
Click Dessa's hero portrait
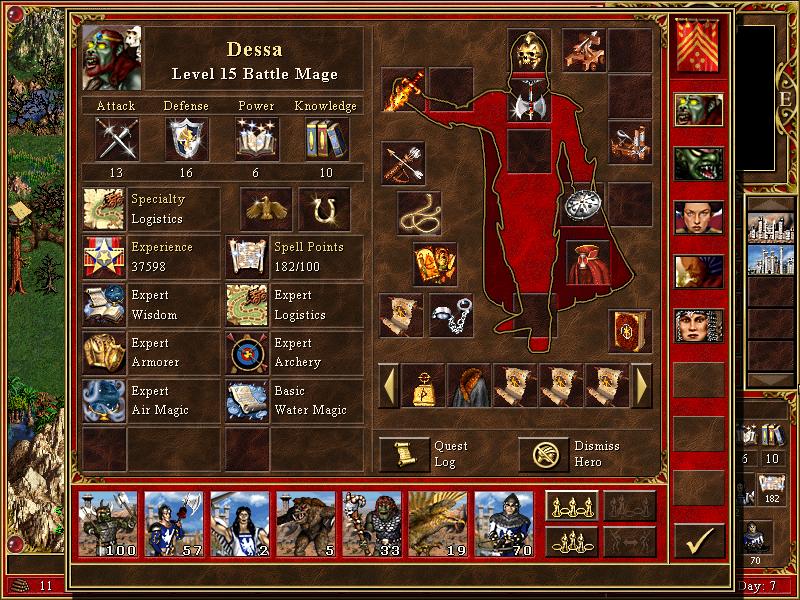[x=112, y=58]
